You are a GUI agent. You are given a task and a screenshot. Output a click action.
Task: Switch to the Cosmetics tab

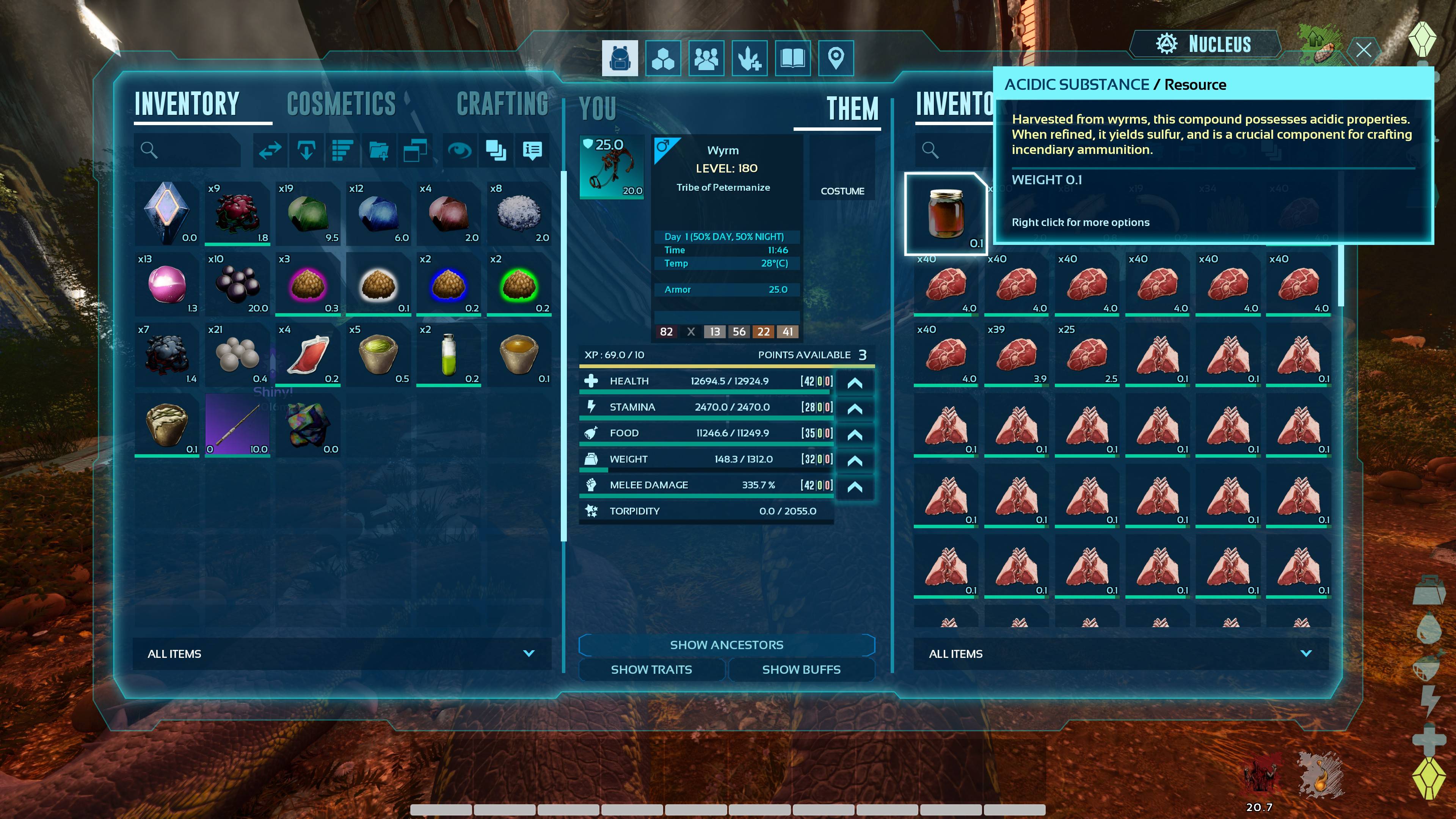pyautogui.click(x=341, y=105)
